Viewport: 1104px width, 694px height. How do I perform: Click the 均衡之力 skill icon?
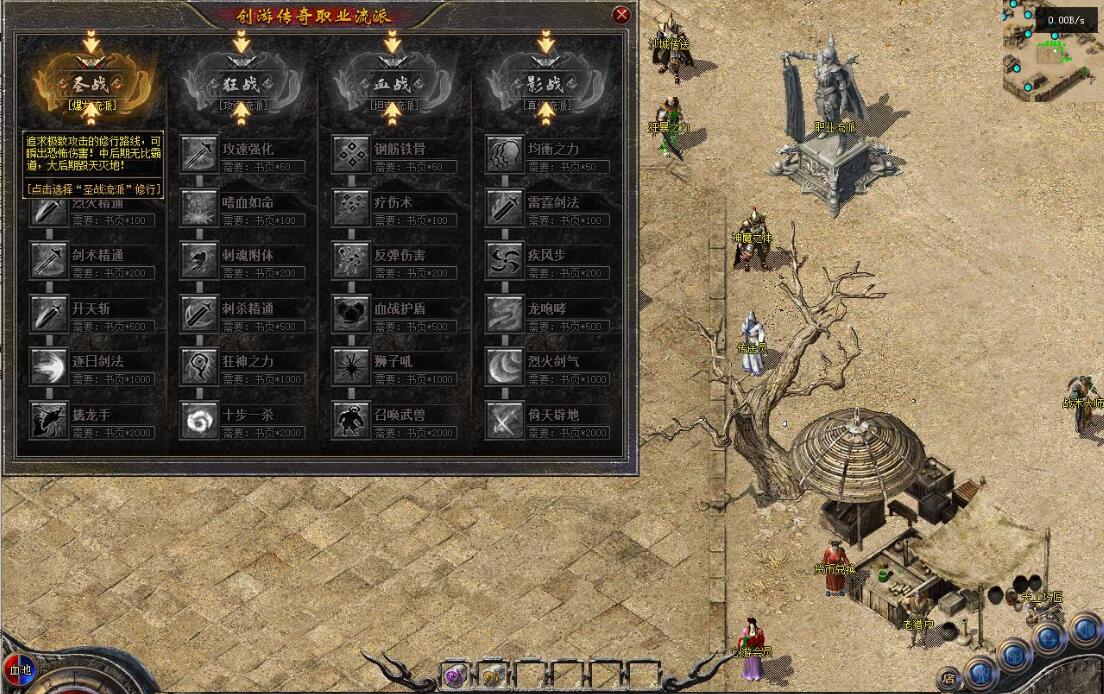504,154
